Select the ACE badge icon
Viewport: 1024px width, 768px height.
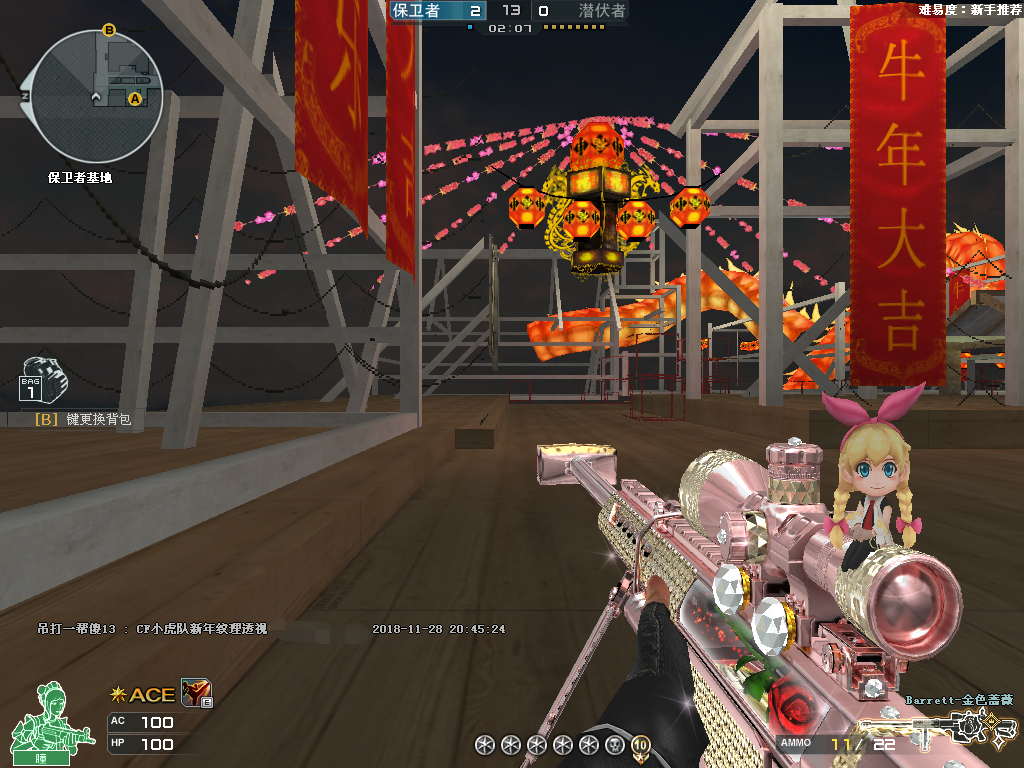click(x=143, y=695)
